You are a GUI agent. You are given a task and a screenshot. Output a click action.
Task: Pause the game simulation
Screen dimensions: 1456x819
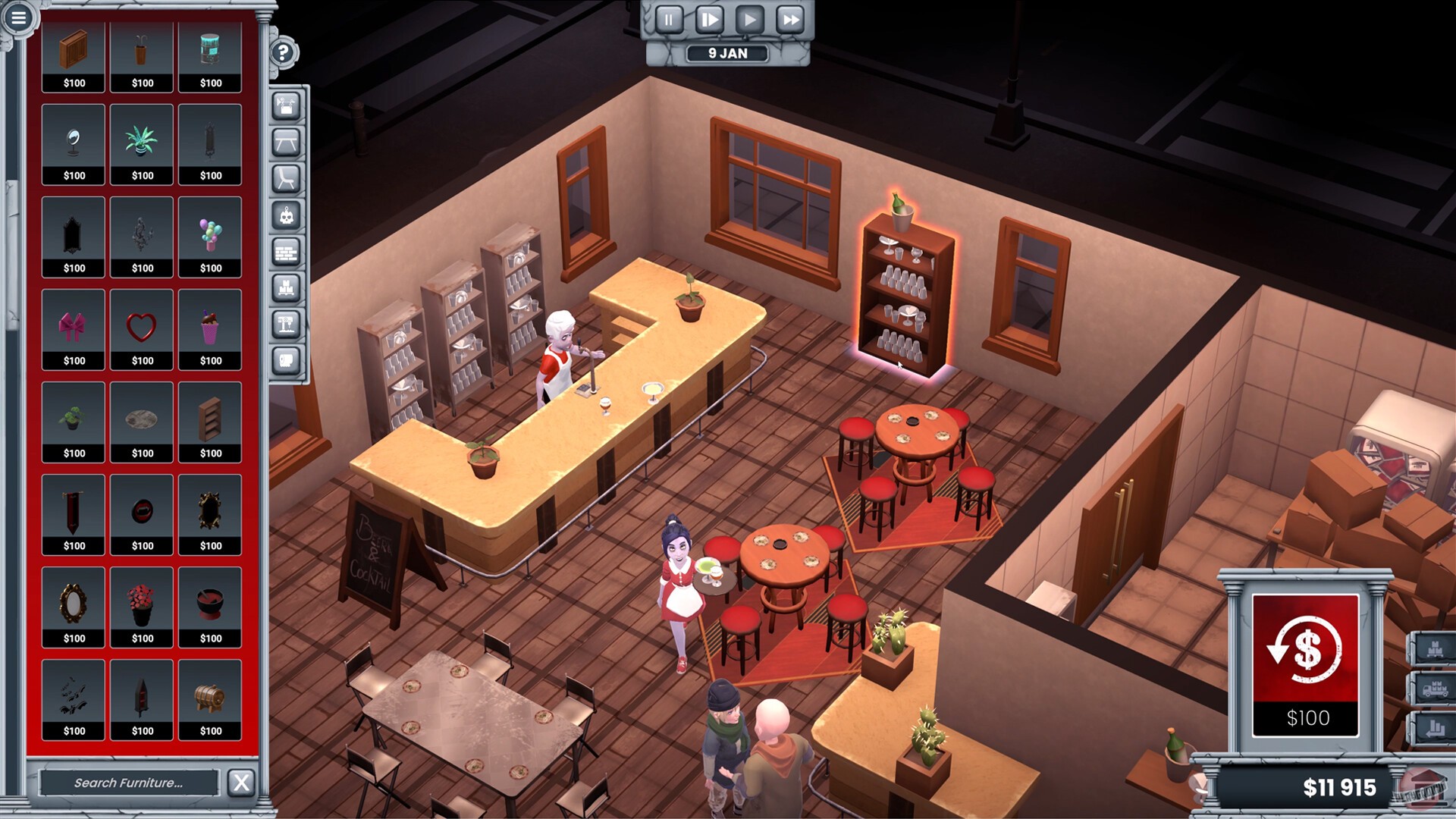tap(668, 20)
